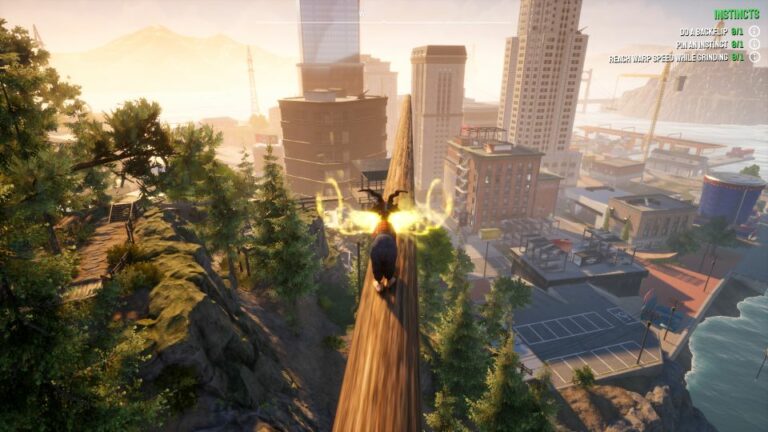Click the round icon beside Pin an Instinct
768x432 pixels.
(754, 44)
